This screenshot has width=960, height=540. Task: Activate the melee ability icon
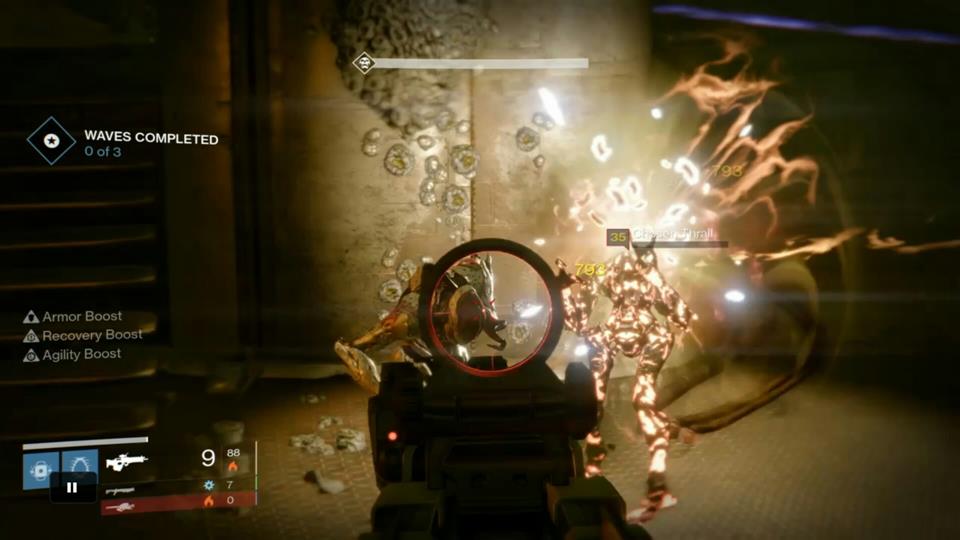tap(80, 466)
